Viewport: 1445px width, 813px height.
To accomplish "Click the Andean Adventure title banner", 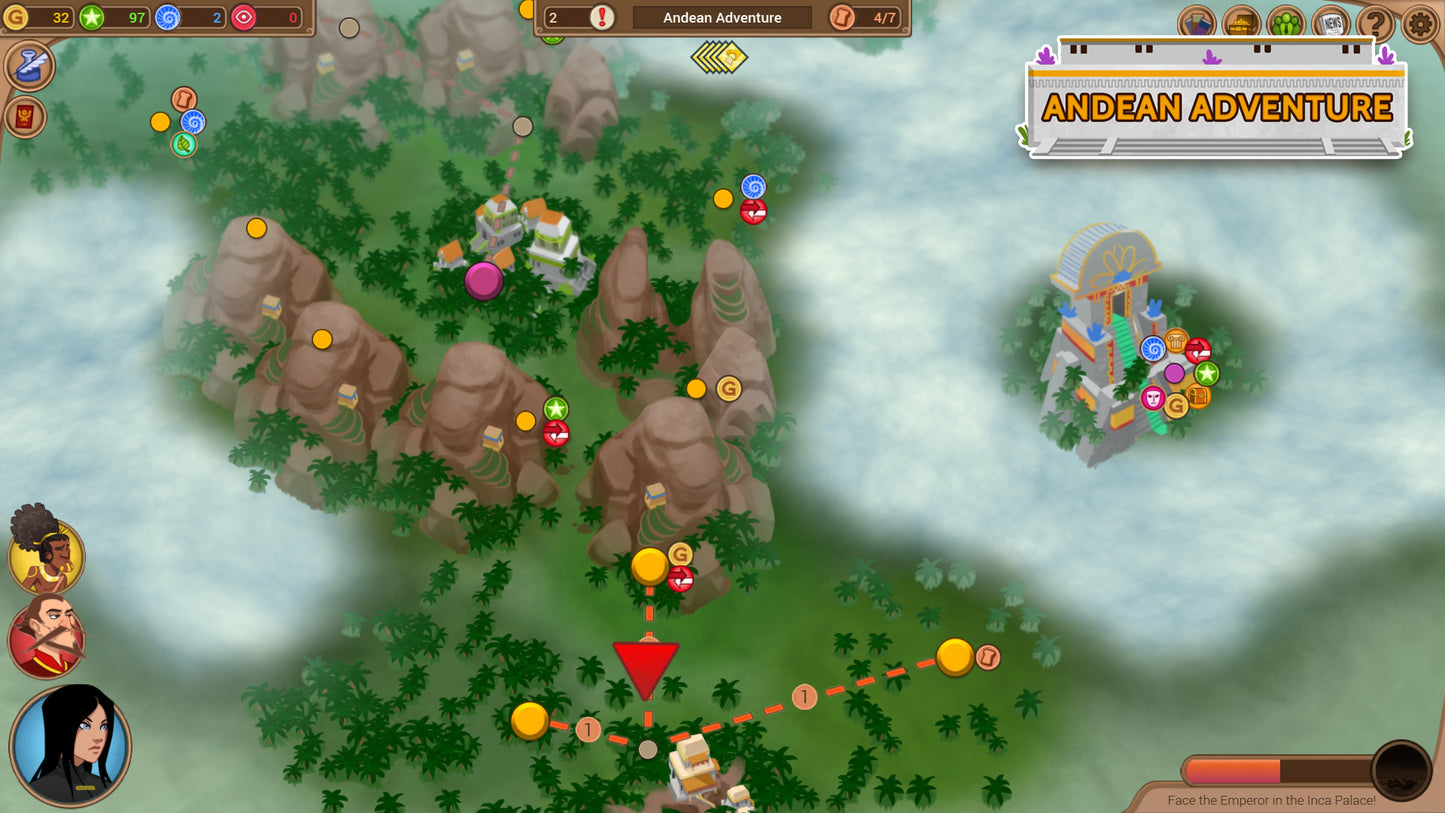I will (x=1216, y=107).
